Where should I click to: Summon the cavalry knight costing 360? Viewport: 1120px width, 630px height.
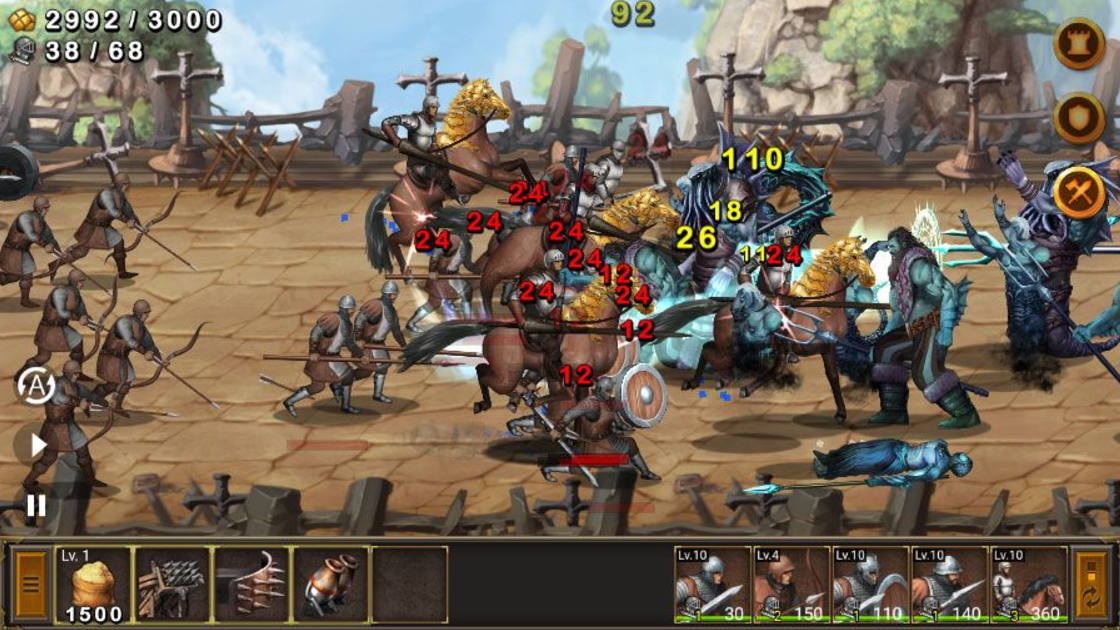point(1029,585)
